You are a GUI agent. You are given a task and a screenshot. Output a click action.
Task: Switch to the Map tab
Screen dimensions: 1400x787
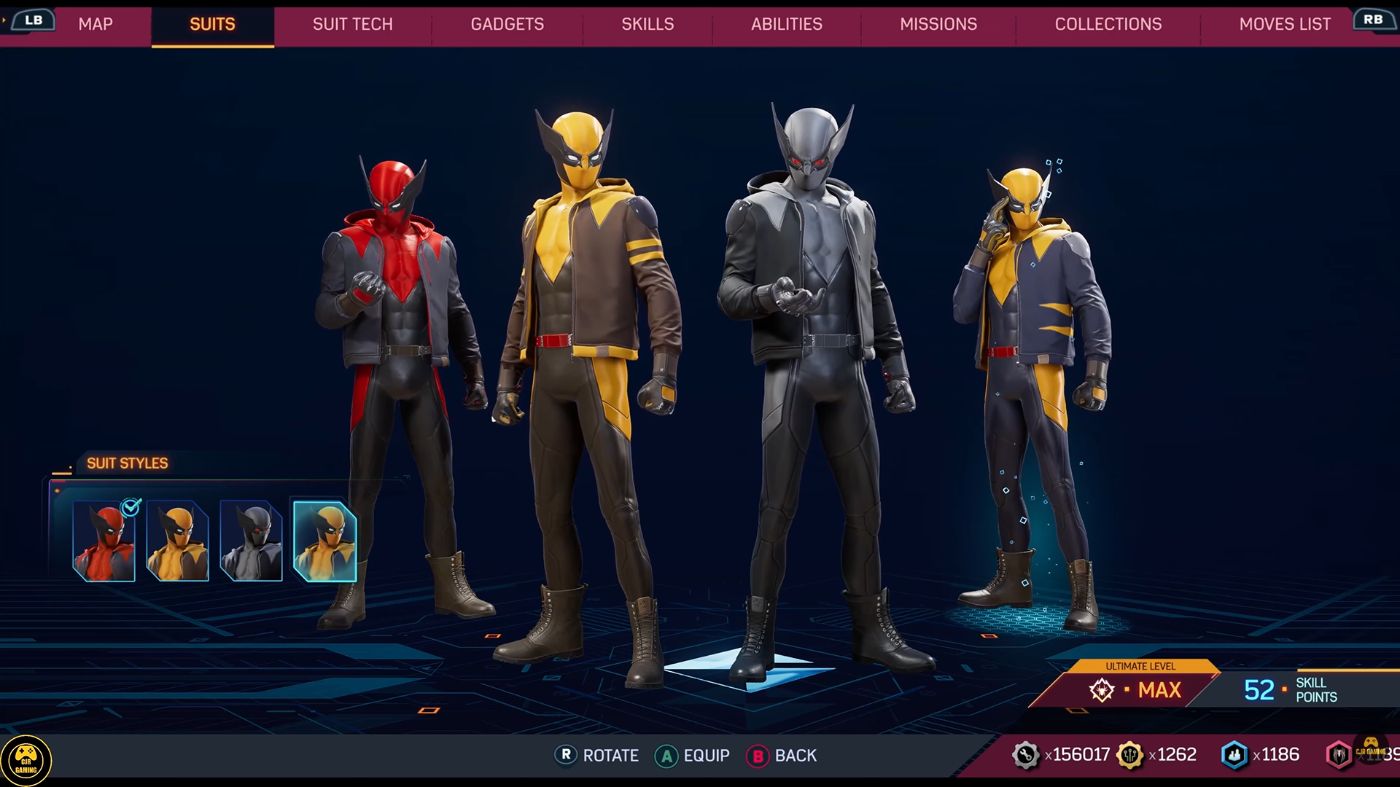95,24
